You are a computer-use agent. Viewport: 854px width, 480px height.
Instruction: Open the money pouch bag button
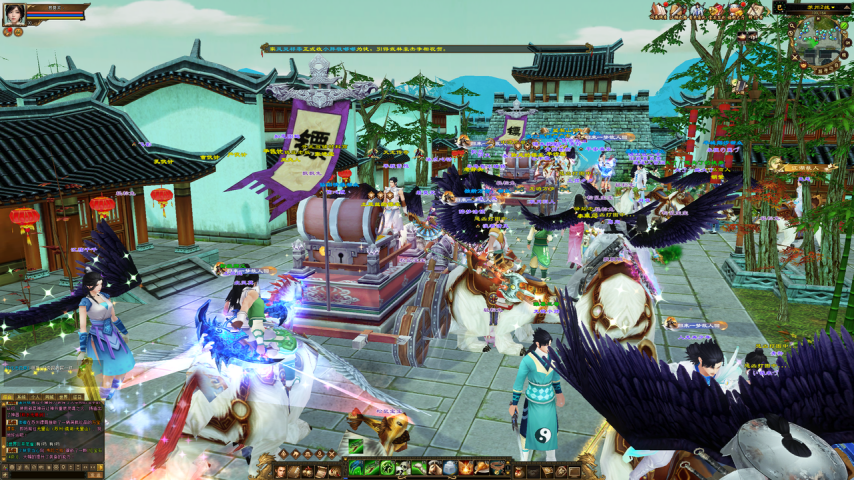(517, 470)
